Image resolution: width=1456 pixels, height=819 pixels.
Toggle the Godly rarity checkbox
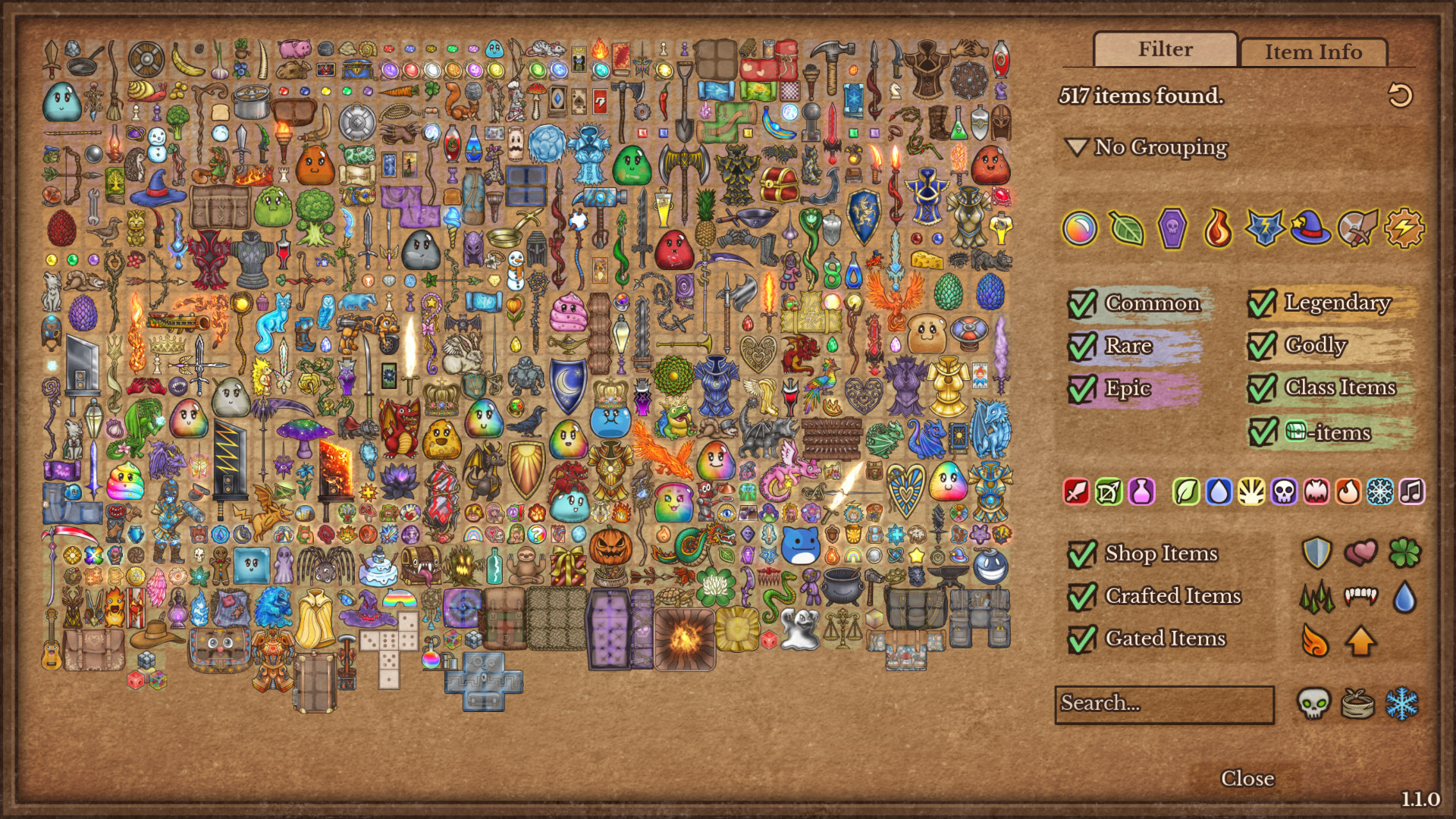[1262, 346]
